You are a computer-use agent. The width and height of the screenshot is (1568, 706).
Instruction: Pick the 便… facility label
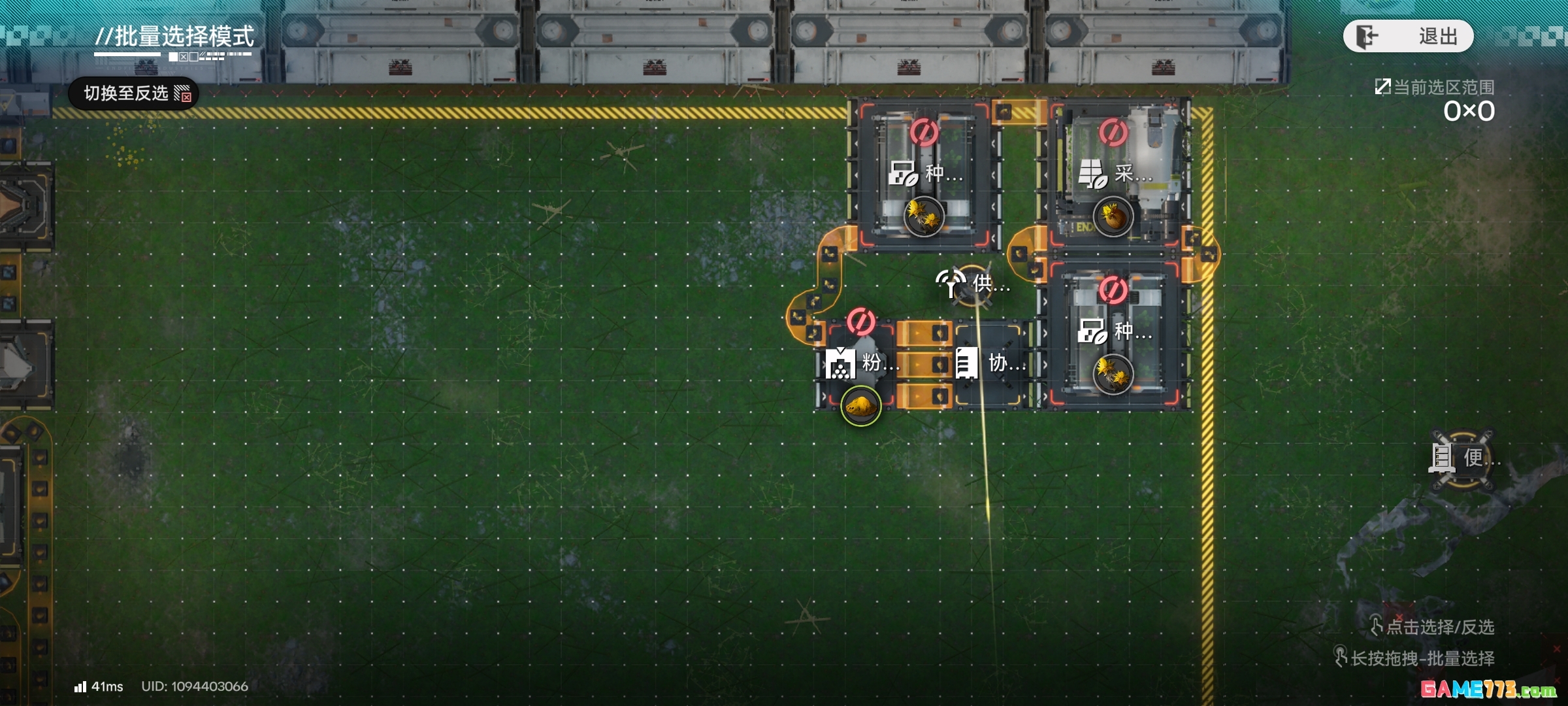[x=1463, y=458]
